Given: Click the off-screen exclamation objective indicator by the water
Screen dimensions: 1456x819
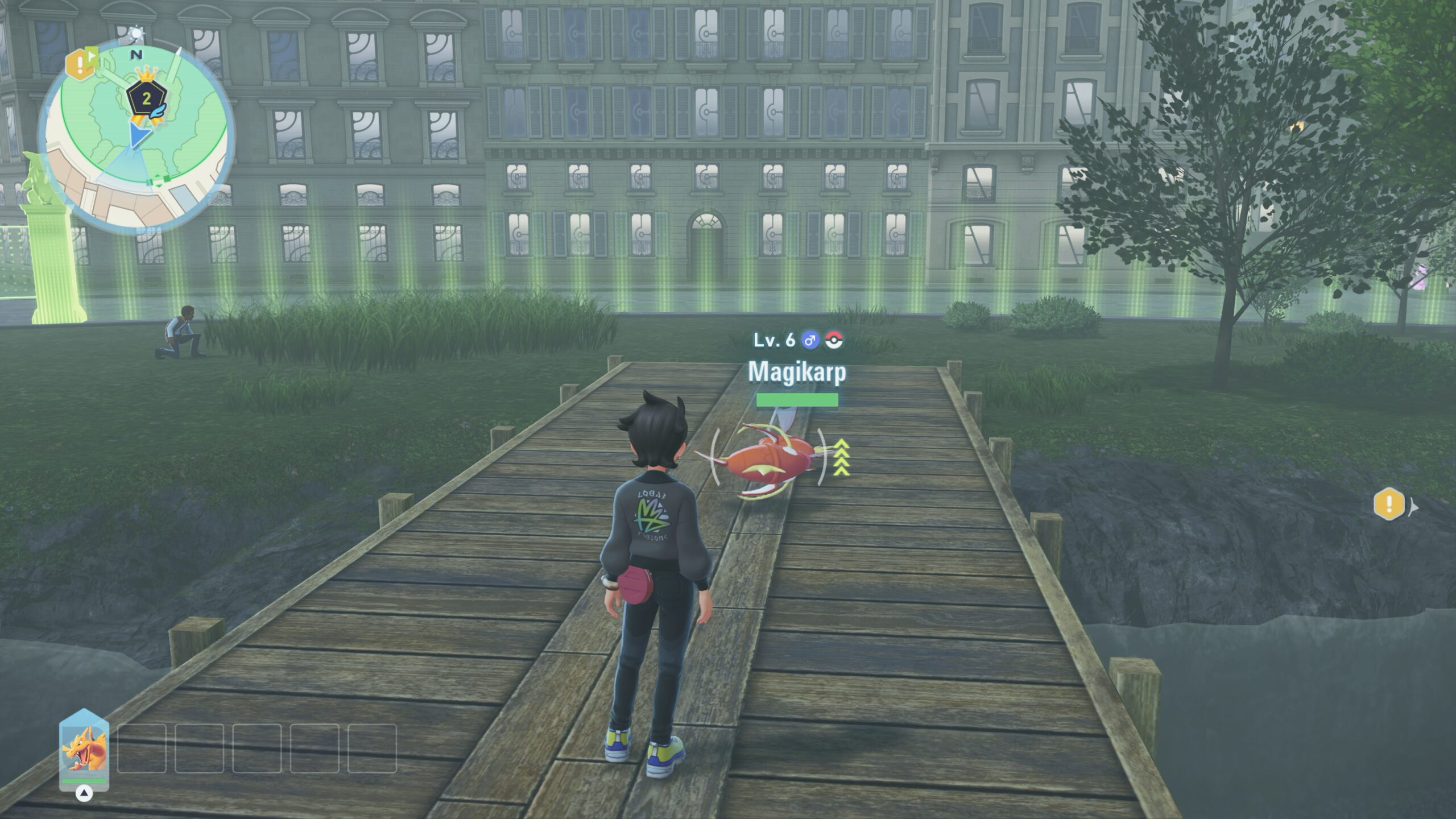Looking at the screenshot, I should point(1389,503).
